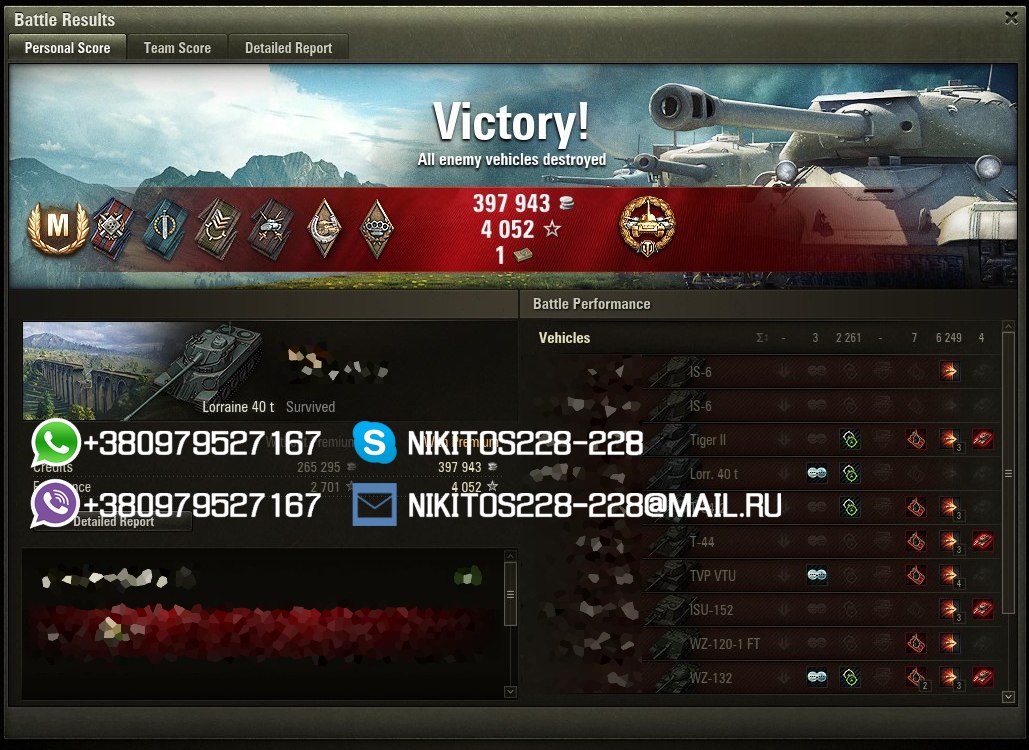Click the sort vehicles sigma header
Image resolution: width=1029 pixels, height=750 pixels.
coord(762,338)
